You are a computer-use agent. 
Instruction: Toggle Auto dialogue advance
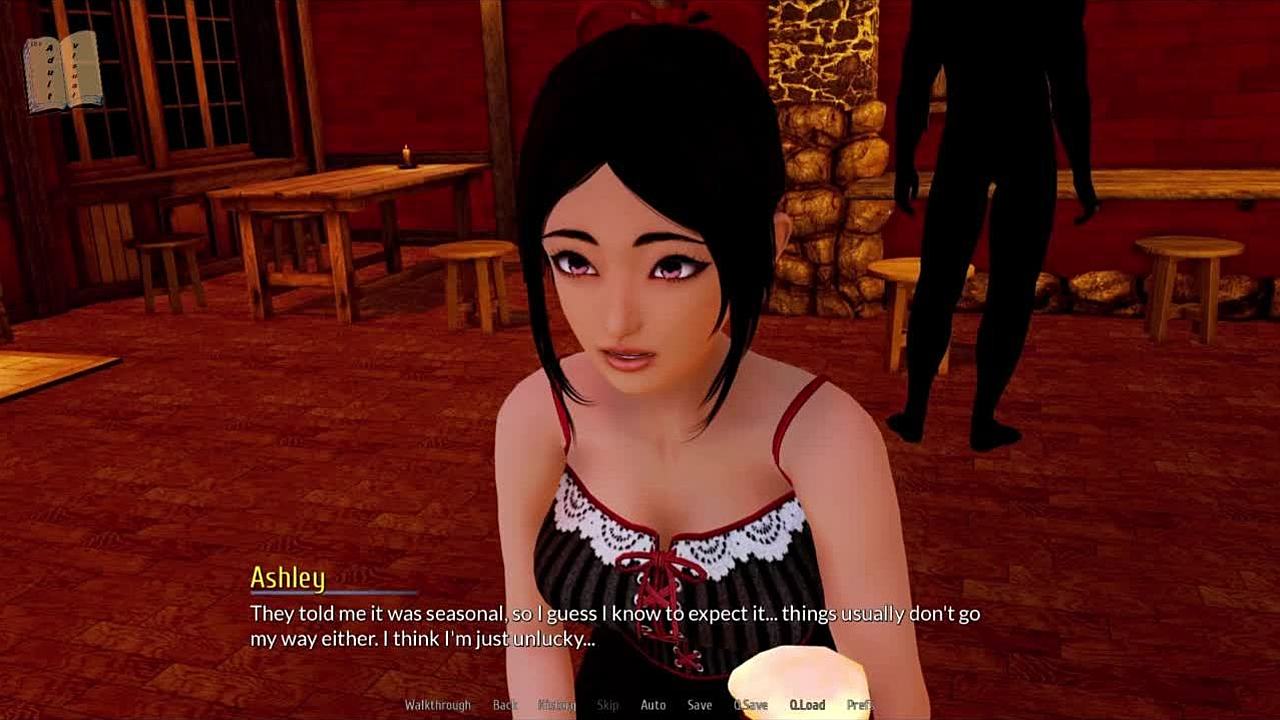(x=653, y=705)
